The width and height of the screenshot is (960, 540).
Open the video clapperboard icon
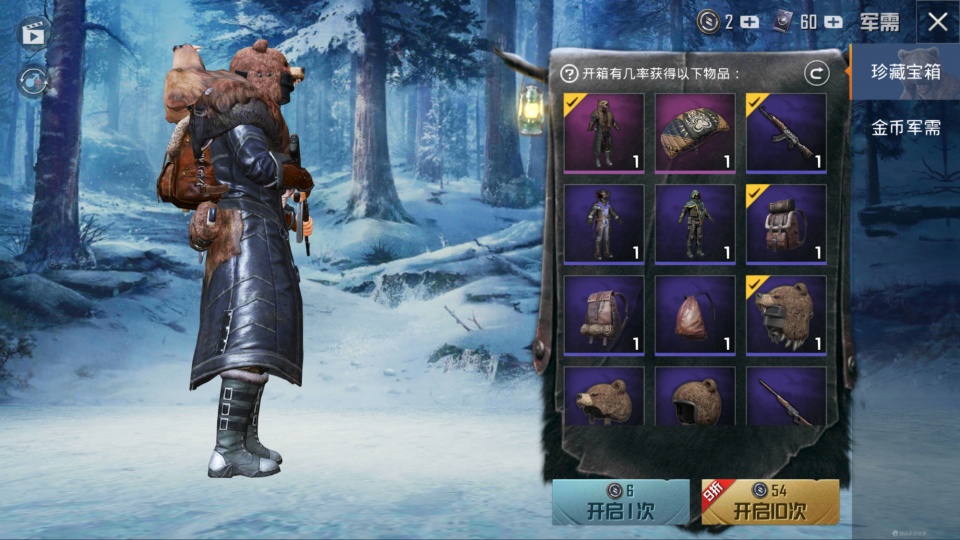click(33, 33)
